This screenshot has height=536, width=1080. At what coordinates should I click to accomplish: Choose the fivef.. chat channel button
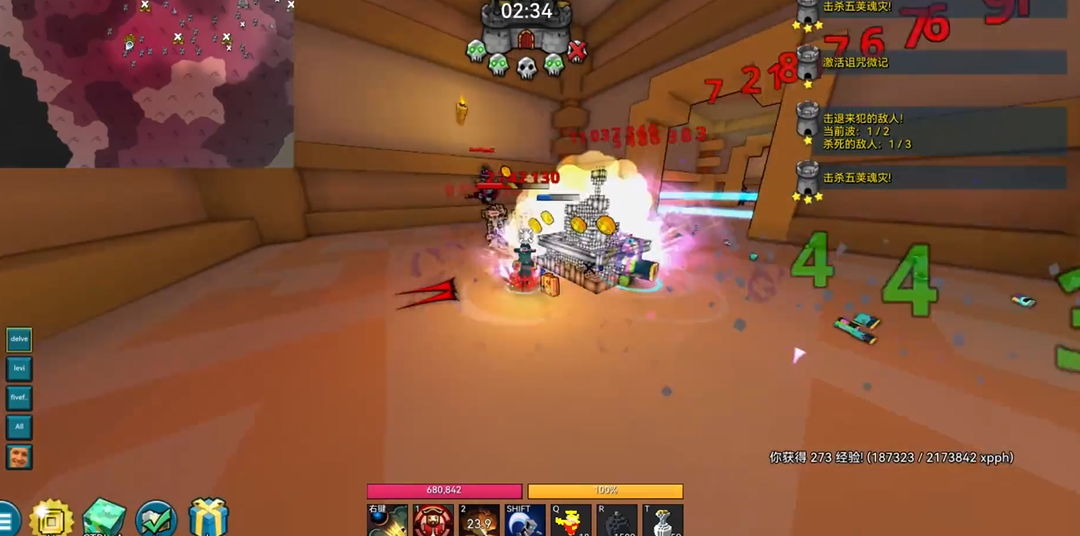coord(19,398)
